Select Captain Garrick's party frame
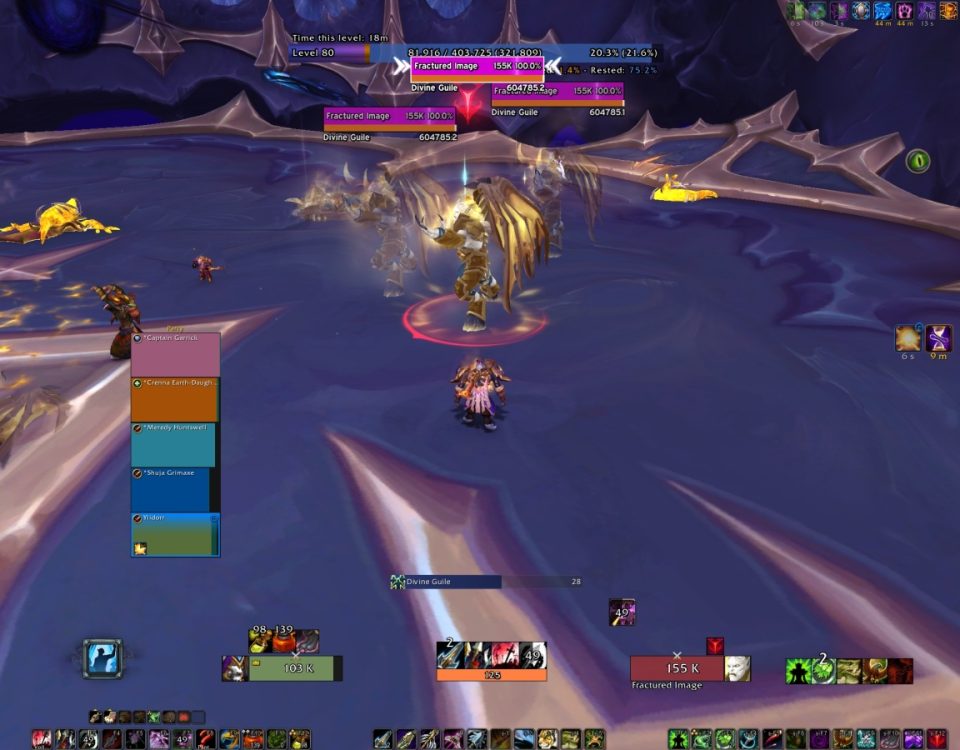The height and width of the screenshot is (750, 960). point(175,355)
